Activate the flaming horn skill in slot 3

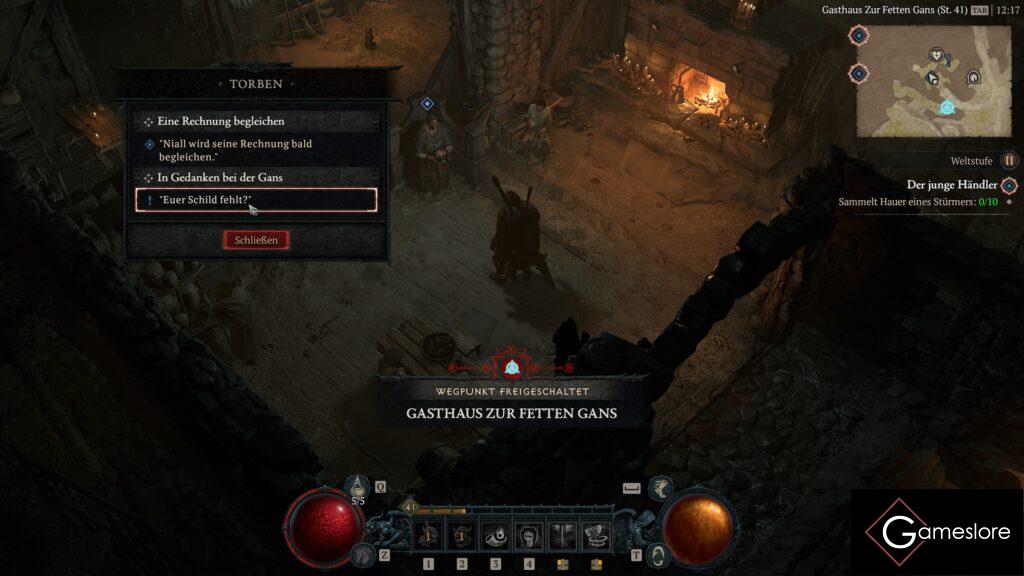[x=496, y=536]
